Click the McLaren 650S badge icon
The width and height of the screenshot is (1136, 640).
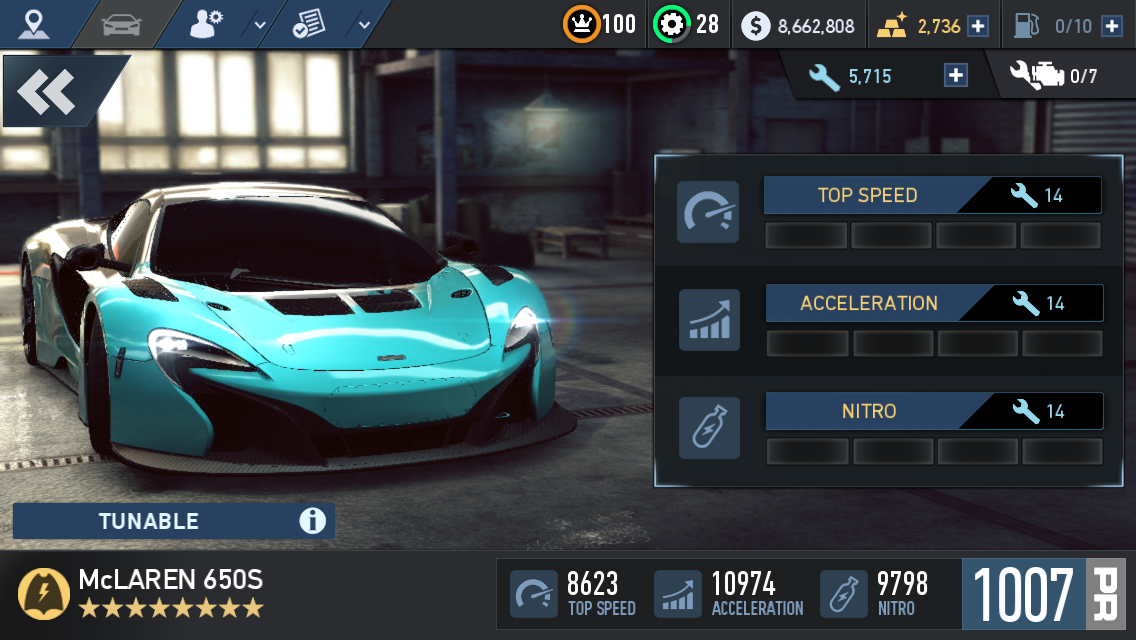pyautogui.click(x=44, y=594)
